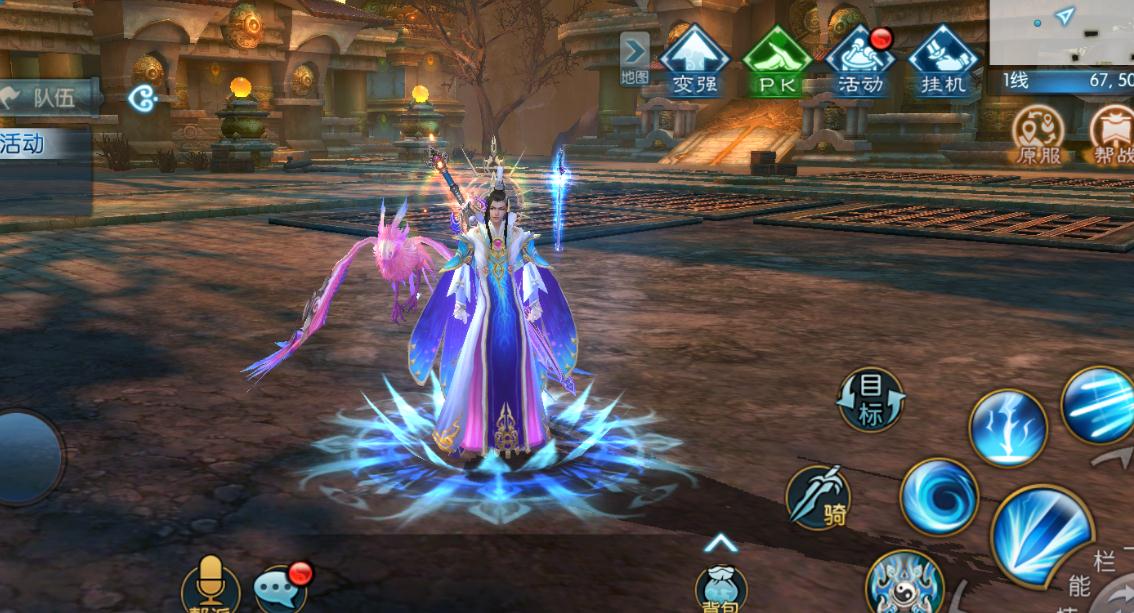1134x613 pixels.
Task: Open the minimap
Action: point(1062,32)
